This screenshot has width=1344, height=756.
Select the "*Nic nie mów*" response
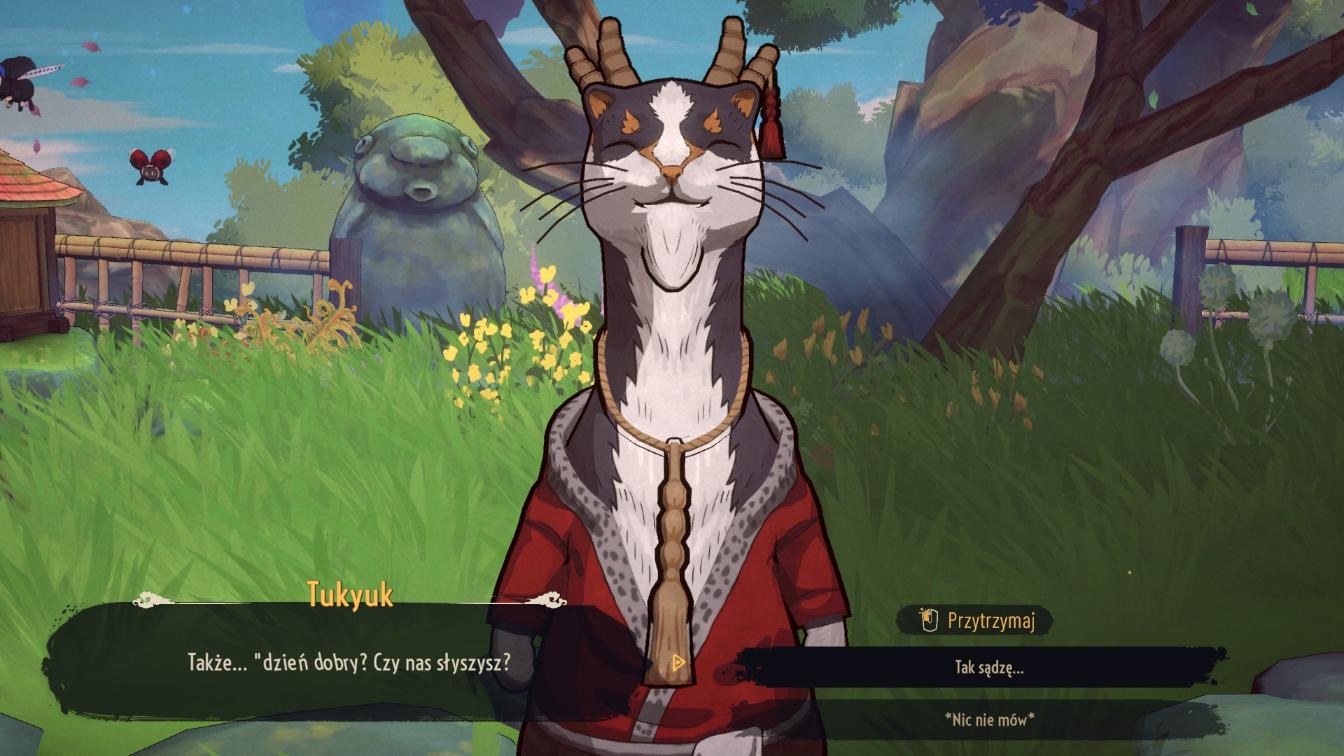pyautogui.click(x=988, y=719)
